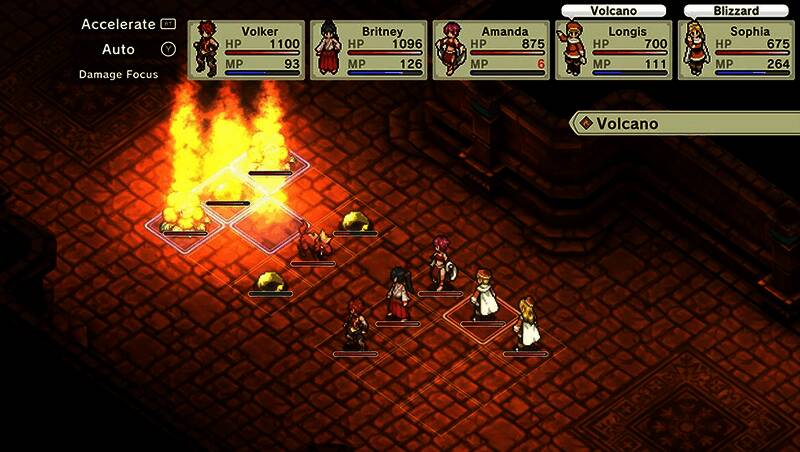Select the Volcano tag above Longis
The image size is (800, 452).
tap(614, 11)
